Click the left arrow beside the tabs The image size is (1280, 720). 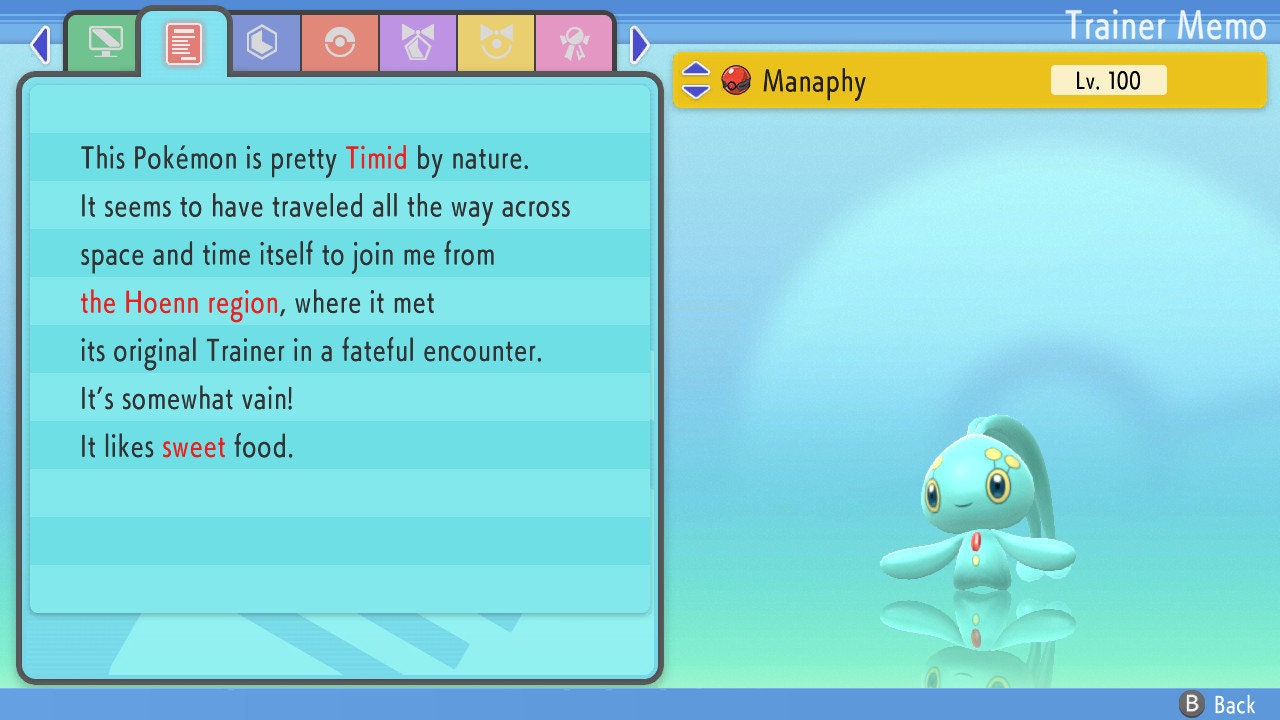click(x=40, y=44)
